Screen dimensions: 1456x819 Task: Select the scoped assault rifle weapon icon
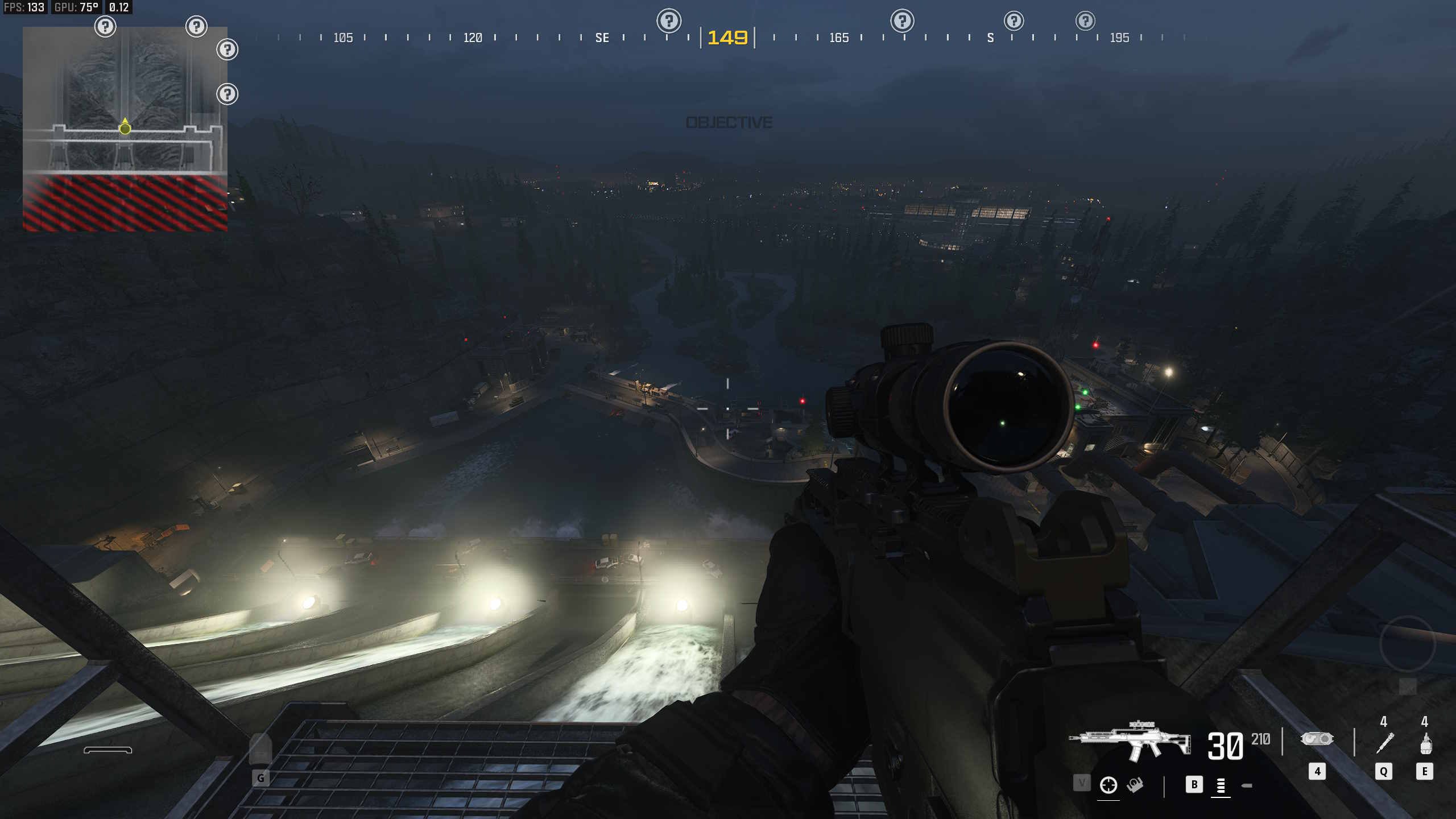click(x=1130, y=741)
